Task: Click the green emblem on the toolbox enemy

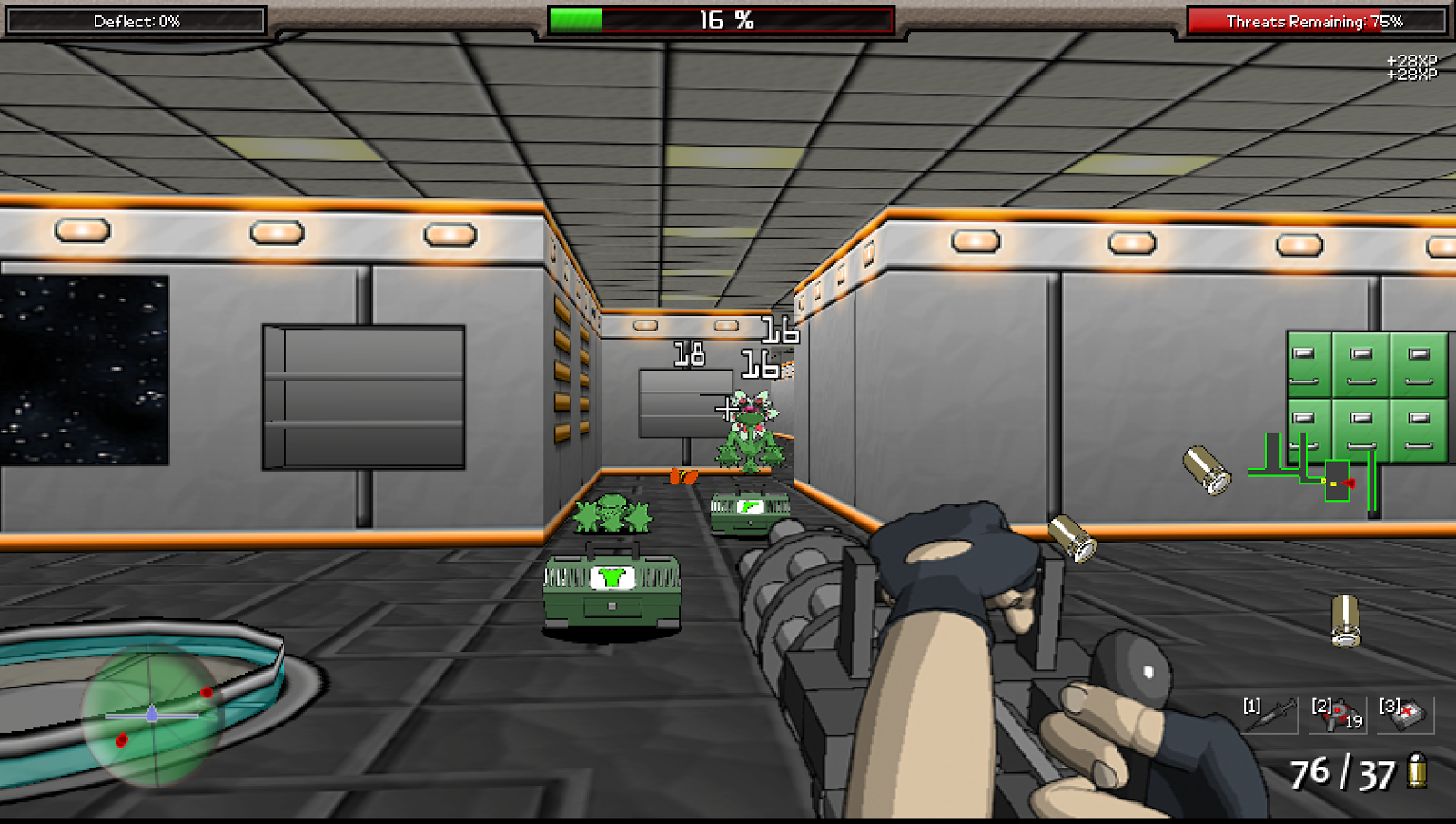Action: tap(612, 575)
